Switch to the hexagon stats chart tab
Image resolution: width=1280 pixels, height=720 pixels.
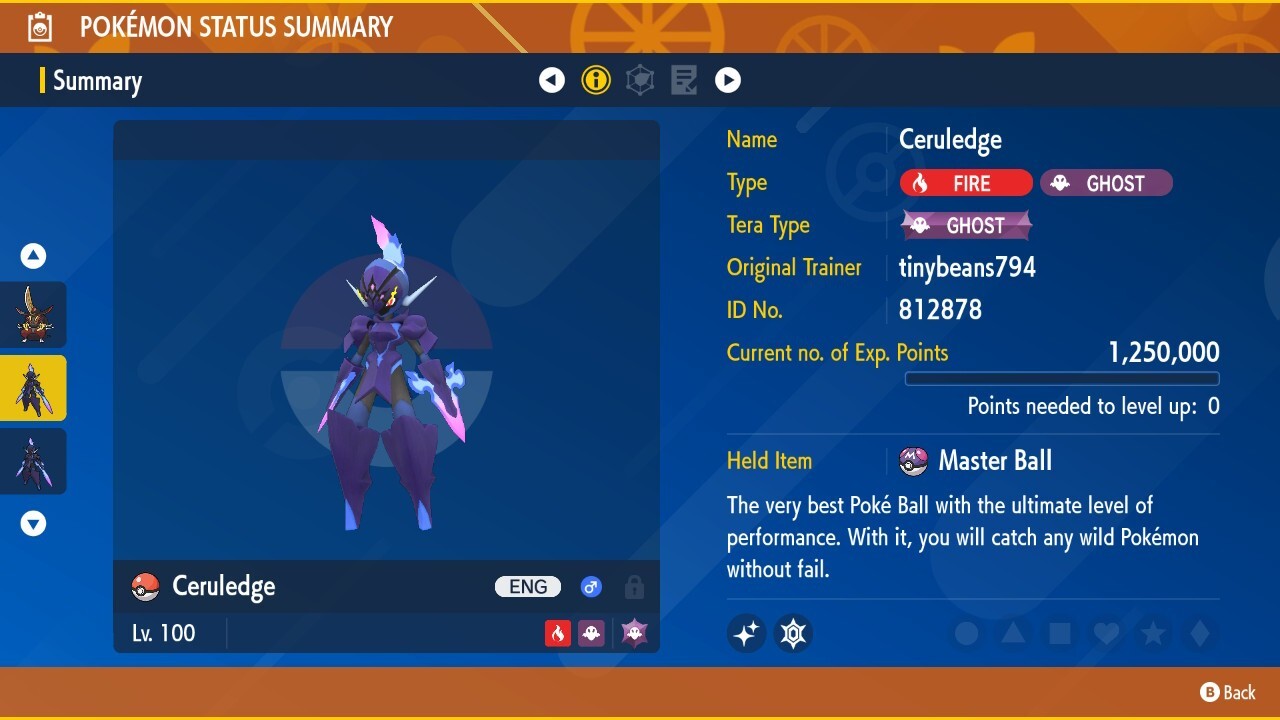[640, 81]
